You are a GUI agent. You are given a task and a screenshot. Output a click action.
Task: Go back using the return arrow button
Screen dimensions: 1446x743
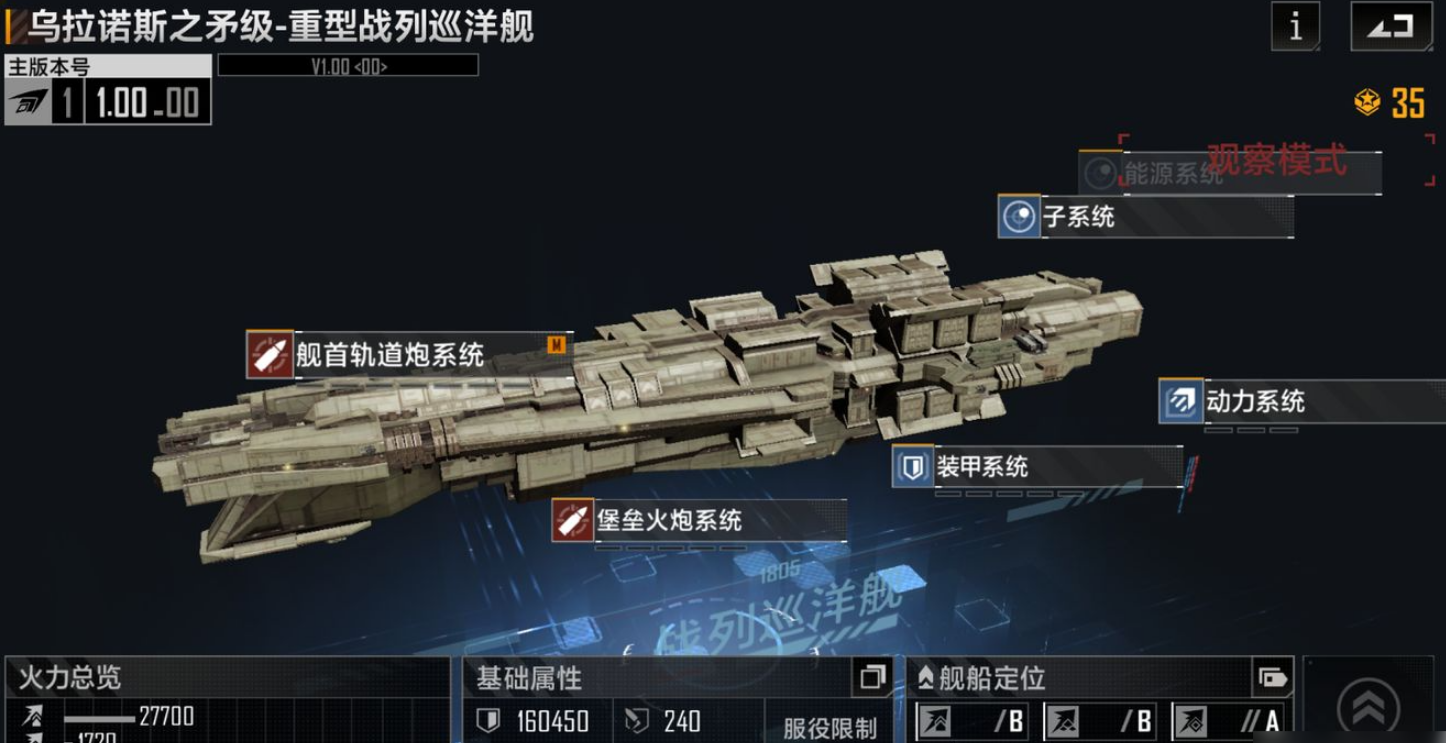click(x=1389, y=26)
